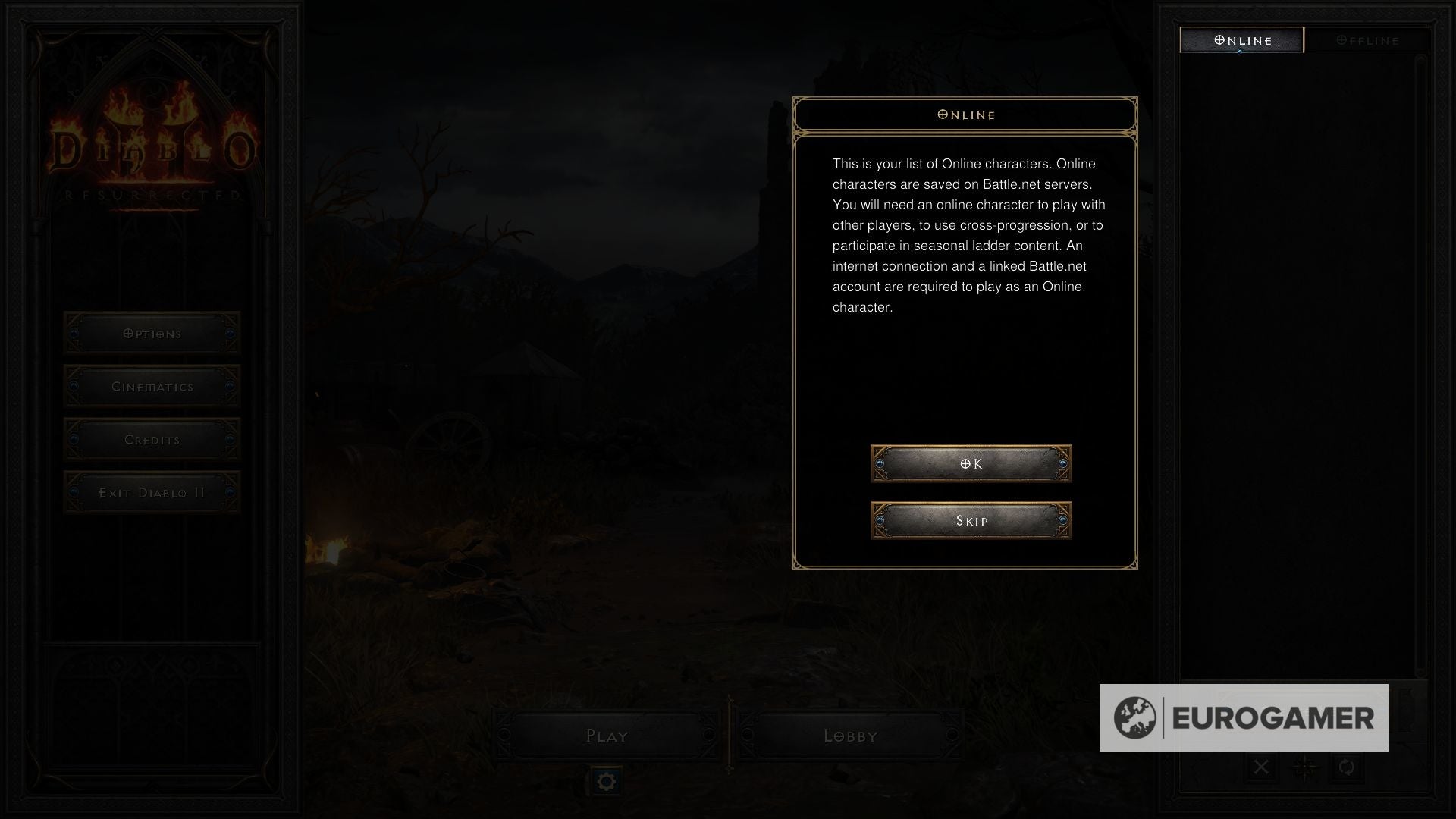This screenshot has height=819, width=1456.
Task: Click the globe icon on the Online tab
Action: point(1219,40)
